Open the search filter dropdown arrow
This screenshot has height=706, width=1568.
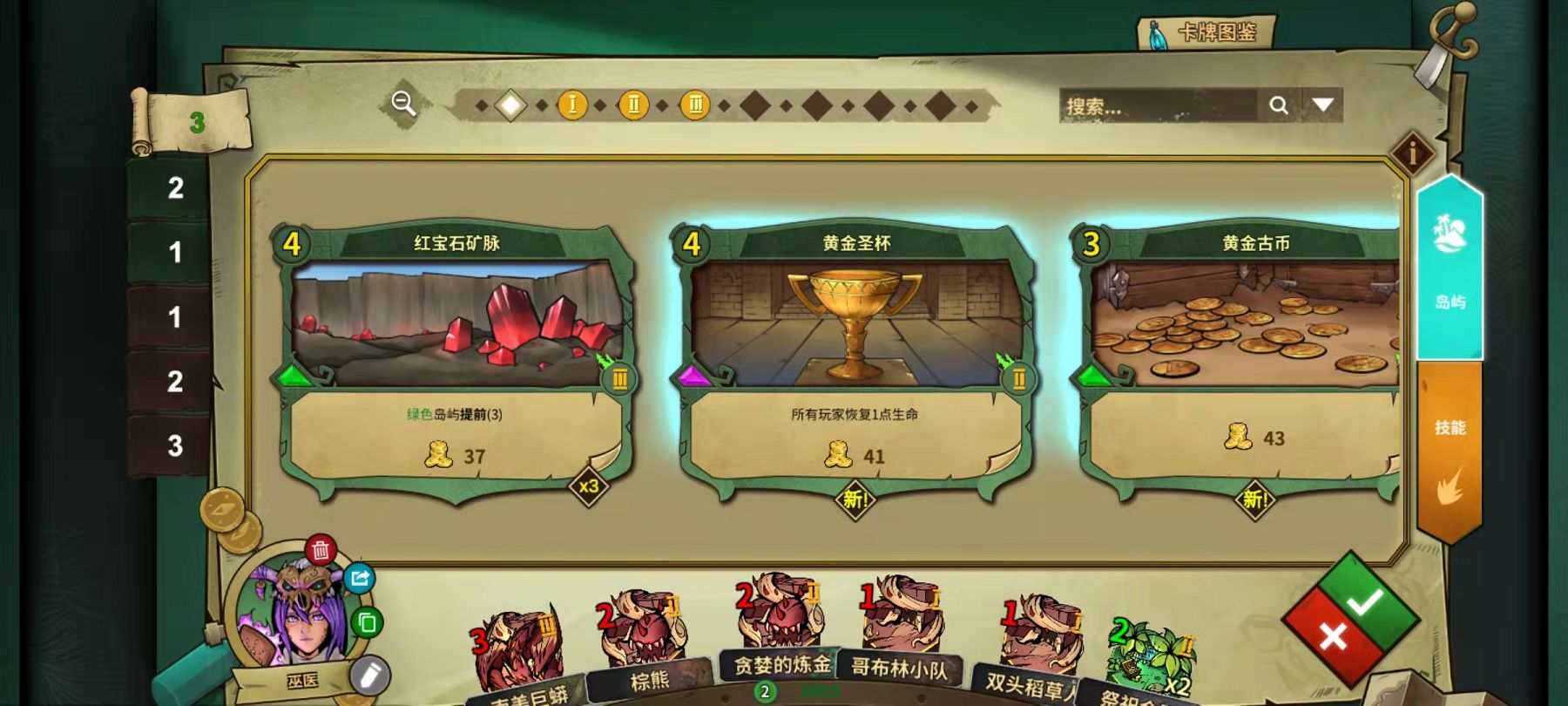1322,105
